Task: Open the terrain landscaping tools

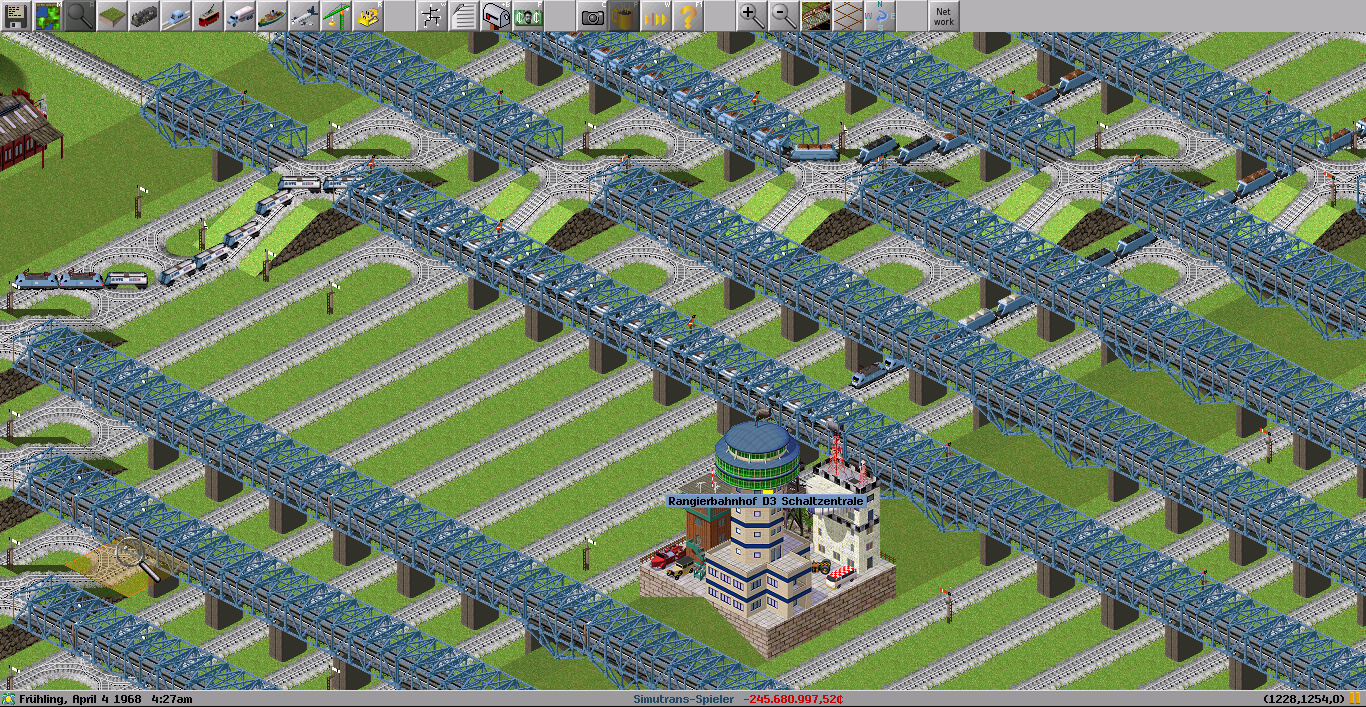Action: pyautogui.click(x=112, y=16)
